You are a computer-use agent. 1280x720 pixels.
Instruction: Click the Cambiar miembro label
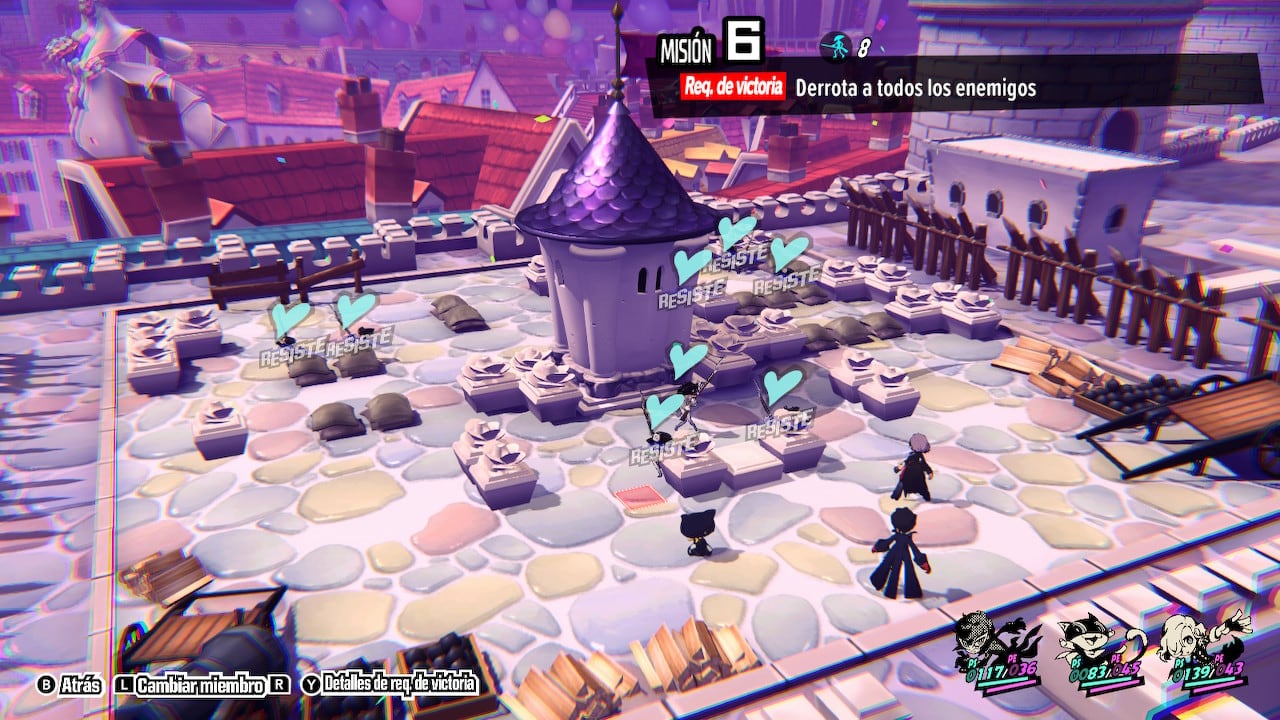tap(200, 685)
